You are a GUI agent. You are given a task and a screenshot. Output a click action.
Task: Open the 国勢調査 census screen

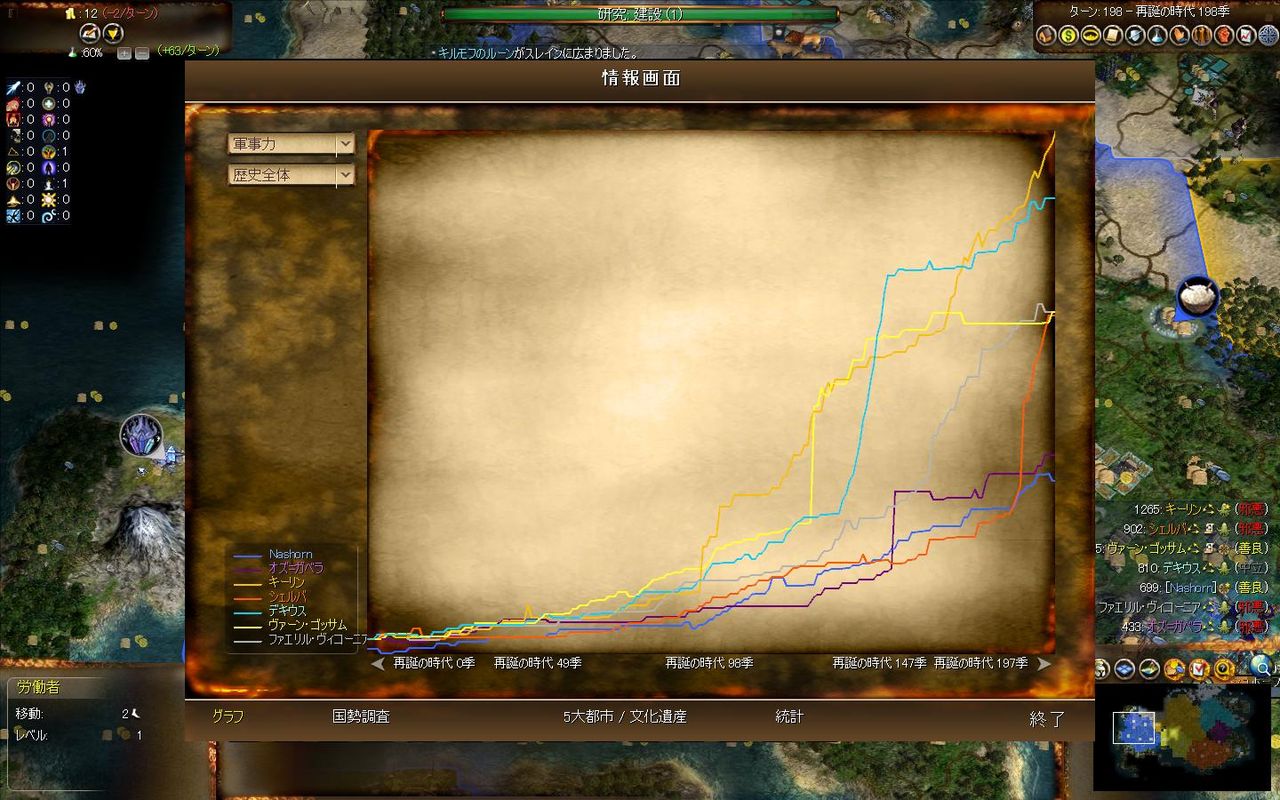click(358, 717)
